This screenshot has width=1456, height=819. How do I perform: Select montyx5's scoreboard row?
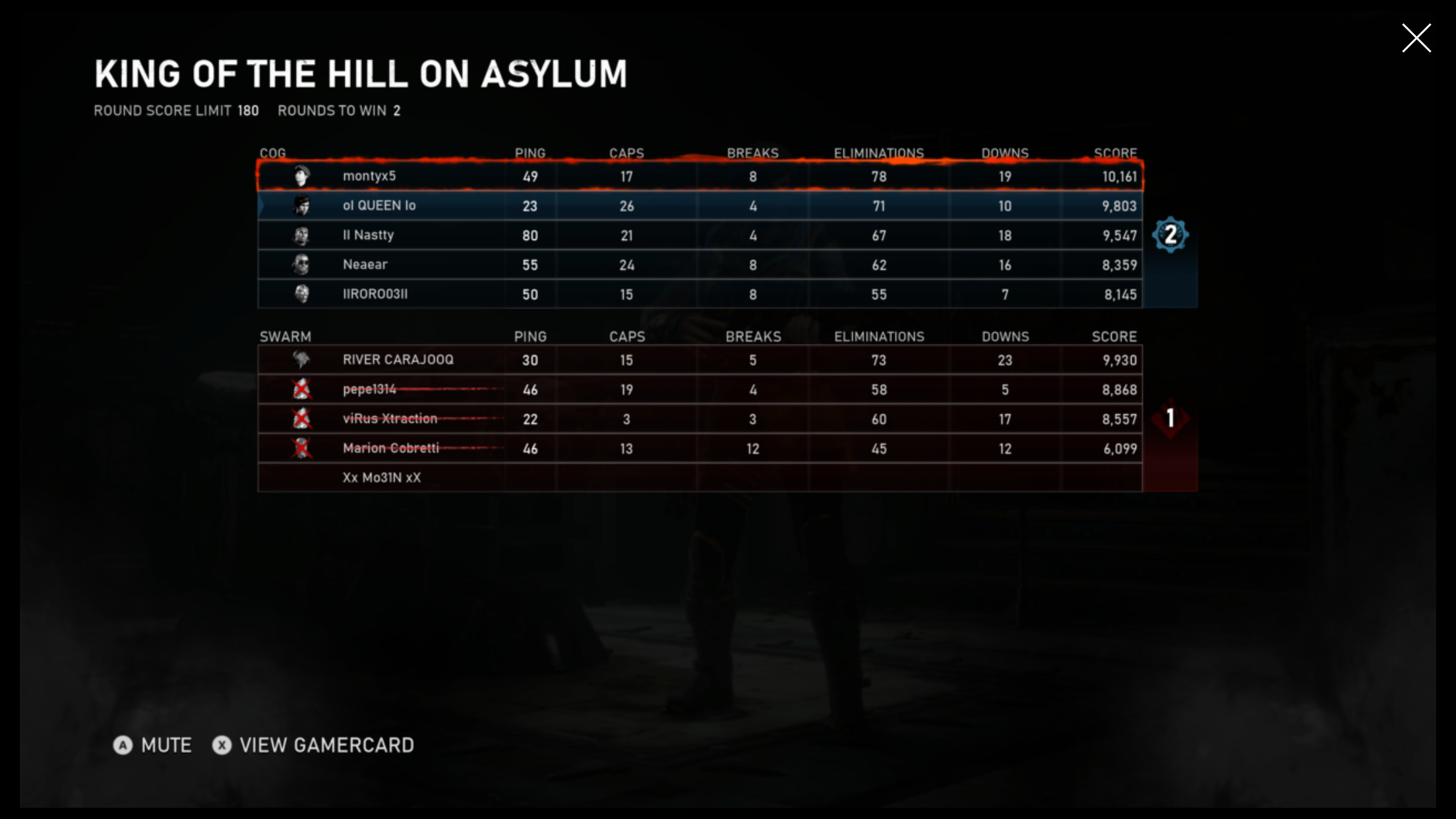click(699, 176)
